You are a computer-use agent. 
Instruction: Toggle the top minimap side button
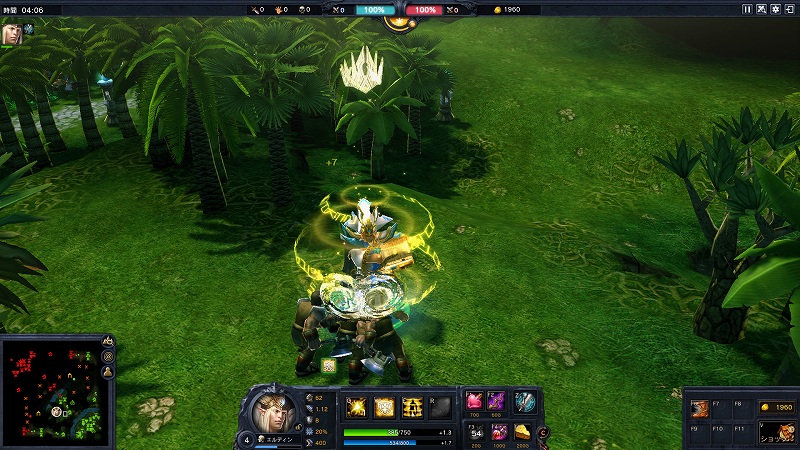(108, 343)
